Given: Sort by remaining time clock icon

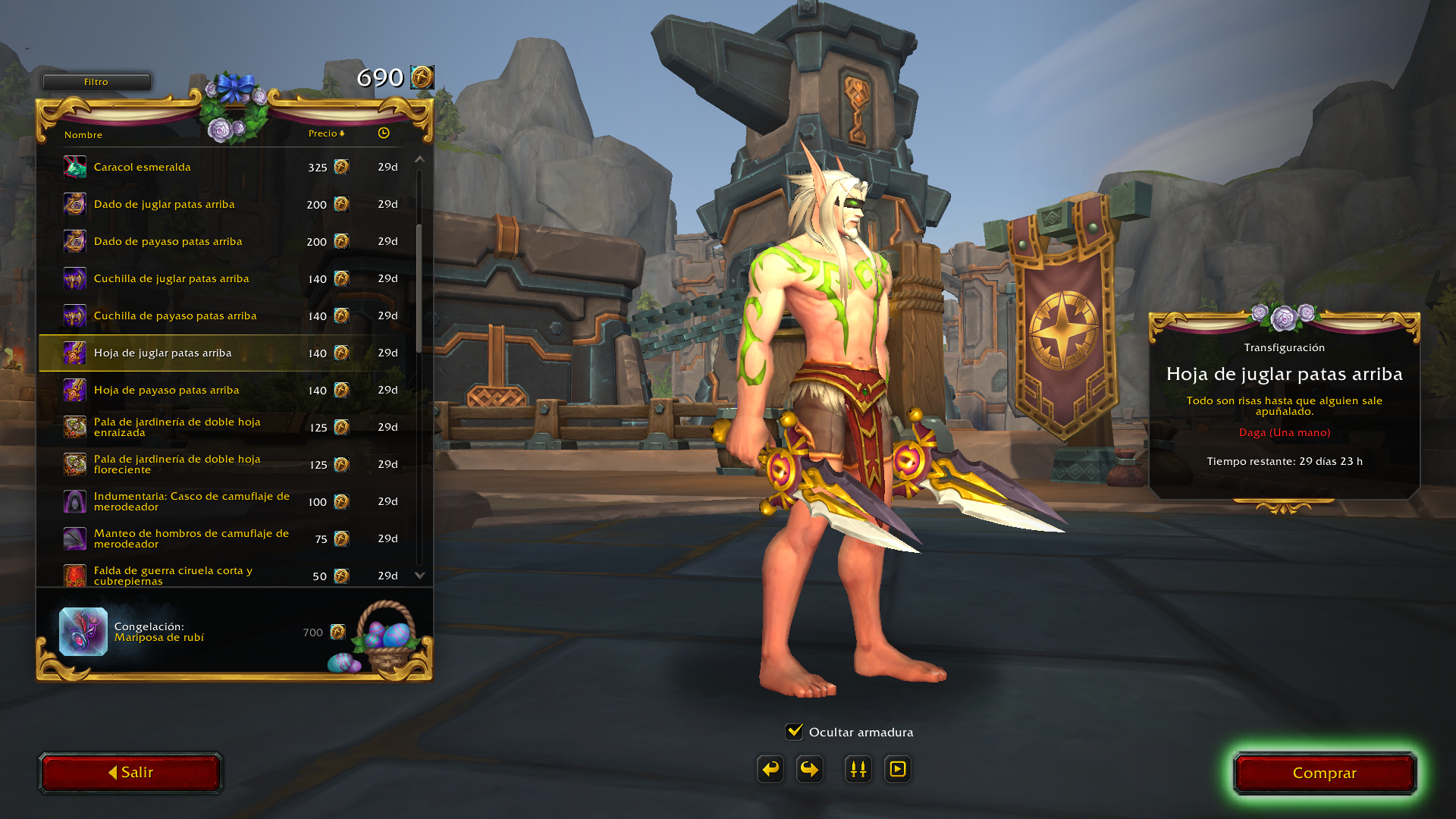Looking at the screenshot, I should (384, 133).
